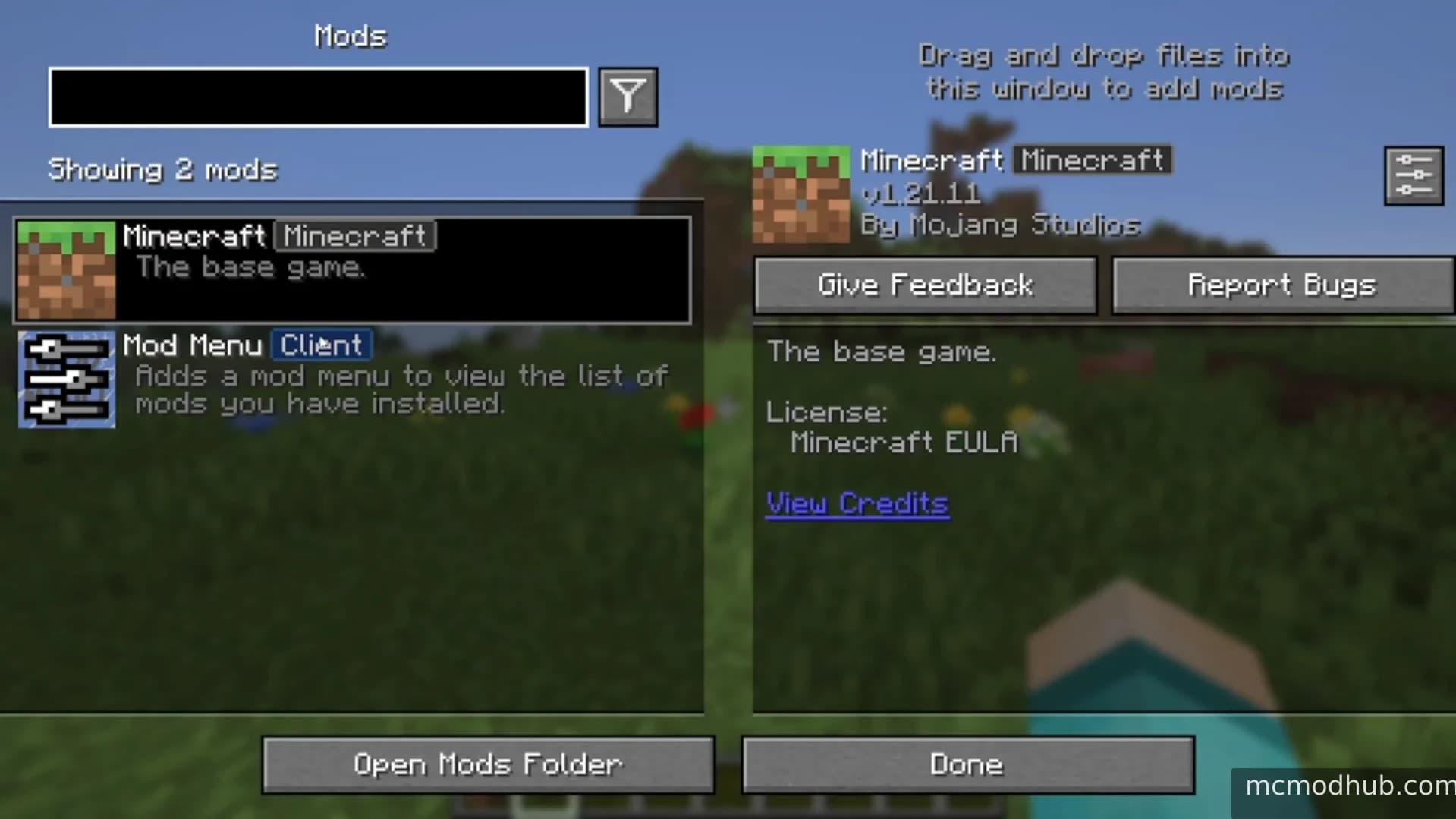Click the Minecraft badge next to Minecraft entry
This screenshot has width=1456, height=819.
tap(354, 236)
